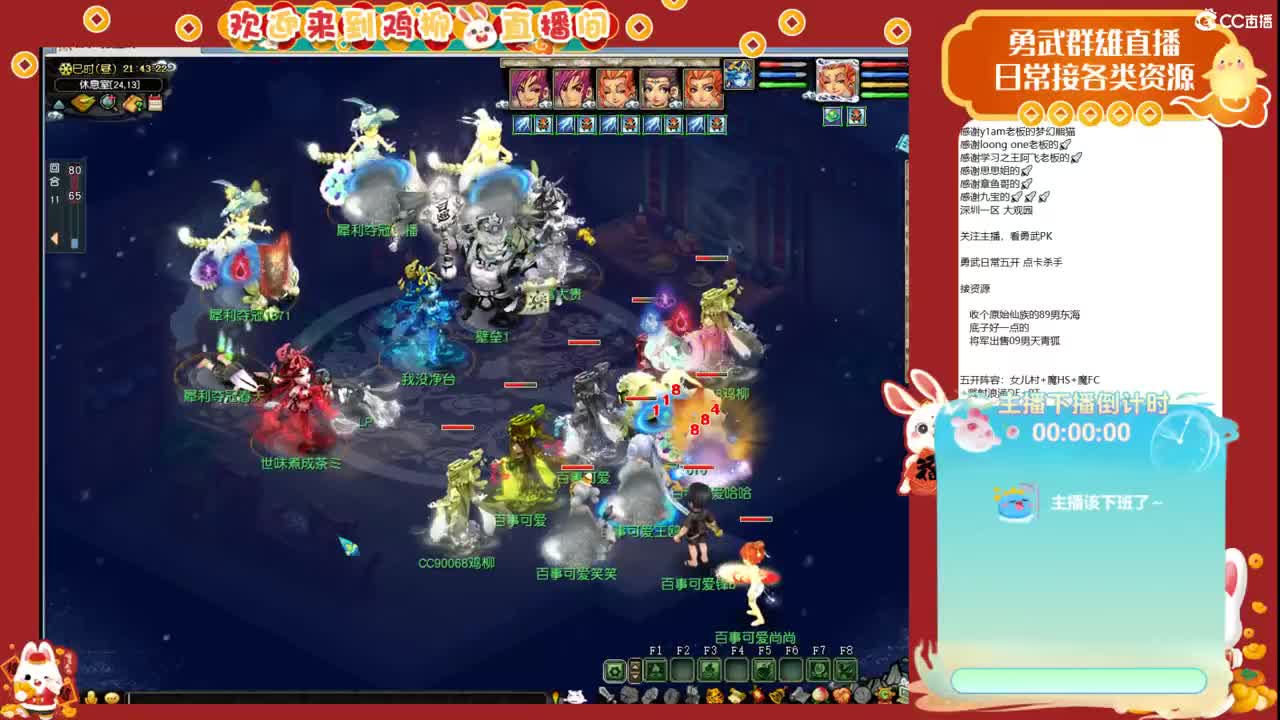Viewport: 1280px width, 720px height.
Task: Select the F1 skill slot icon
Action: 655,668
